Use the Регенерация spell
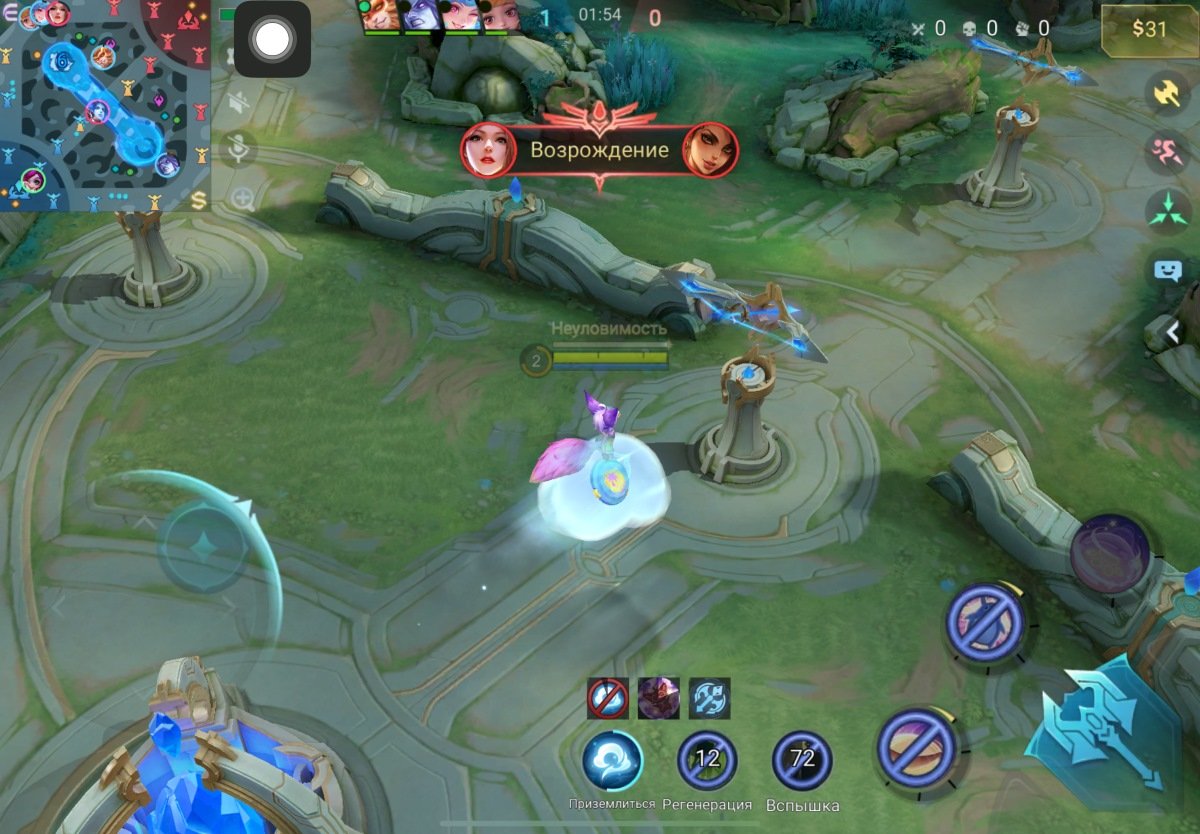Screen dimensions: 1200x834 click(707, 761)
